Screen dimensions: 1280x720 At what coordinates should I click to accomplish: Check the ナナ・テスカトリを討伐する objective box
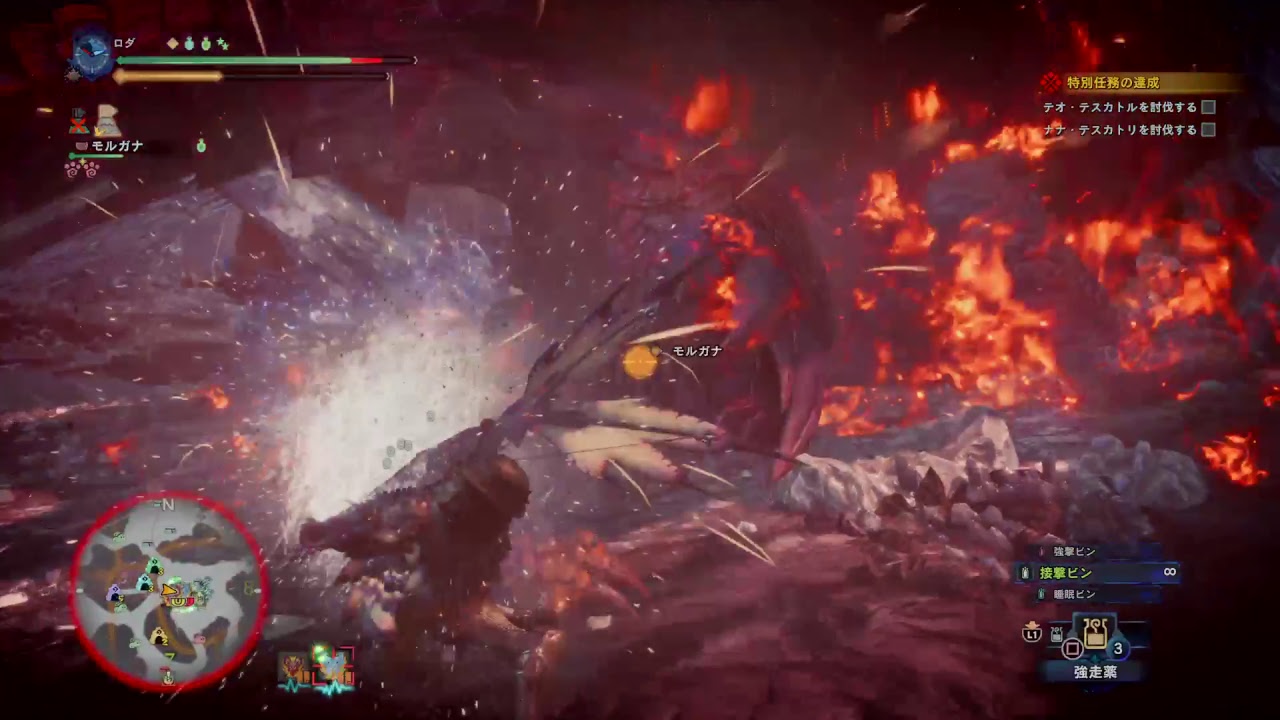(x=1210, y=130)
